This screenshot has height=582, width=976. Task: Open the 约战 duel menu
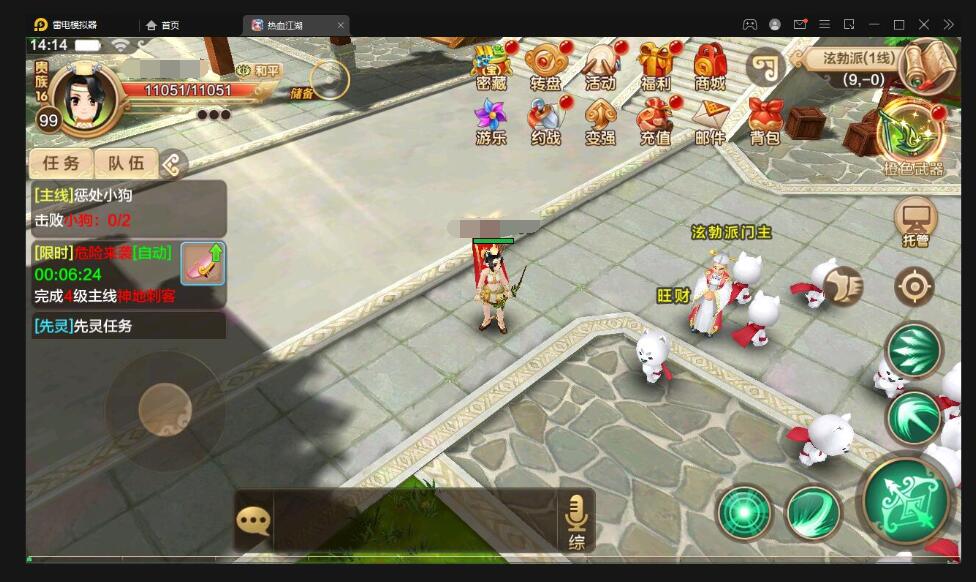click(x=546, y=121)
